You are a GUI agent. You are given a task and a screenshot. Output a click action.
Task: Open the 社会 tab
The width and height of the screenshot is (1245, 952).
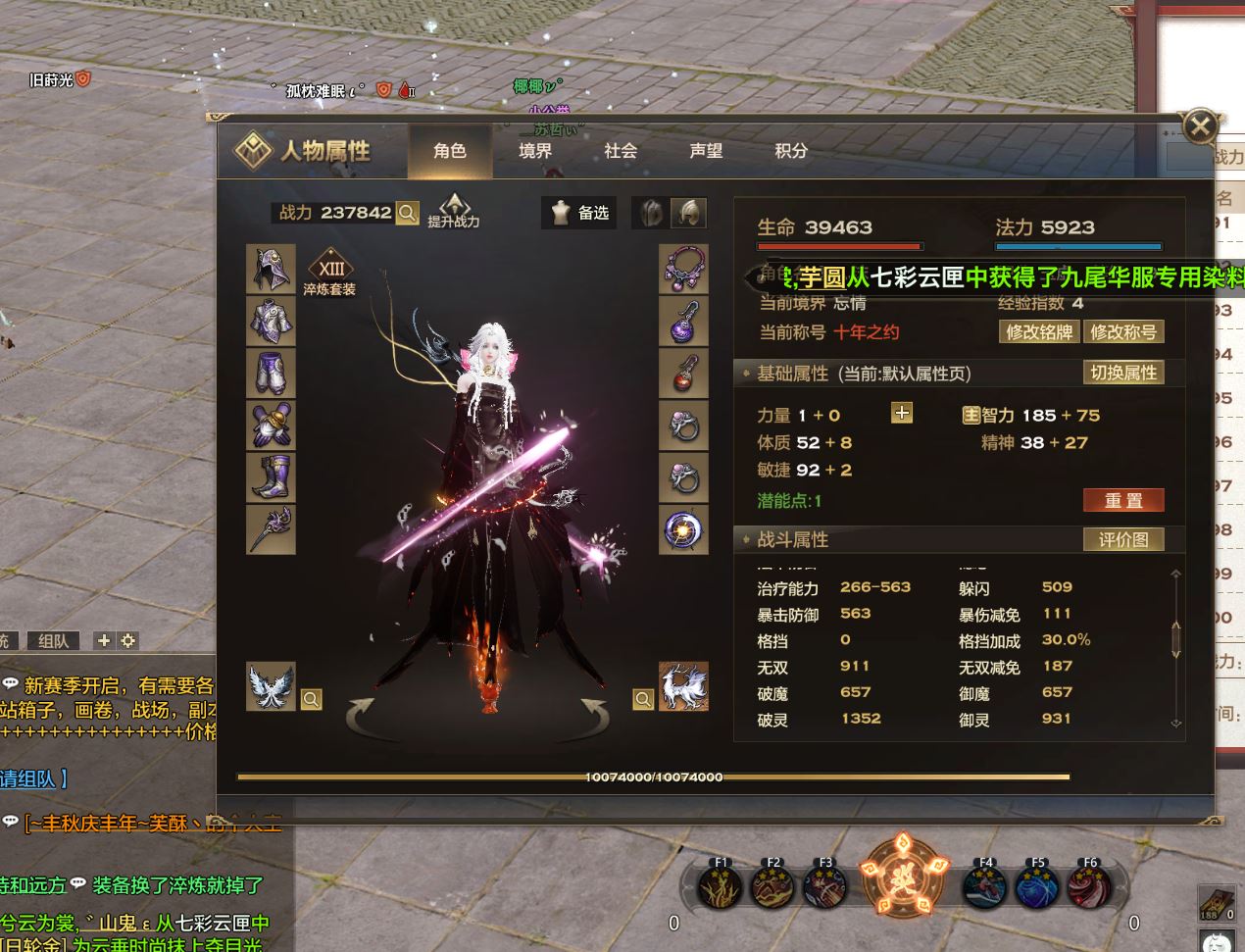pyautogui.click(x=621, y=151)
